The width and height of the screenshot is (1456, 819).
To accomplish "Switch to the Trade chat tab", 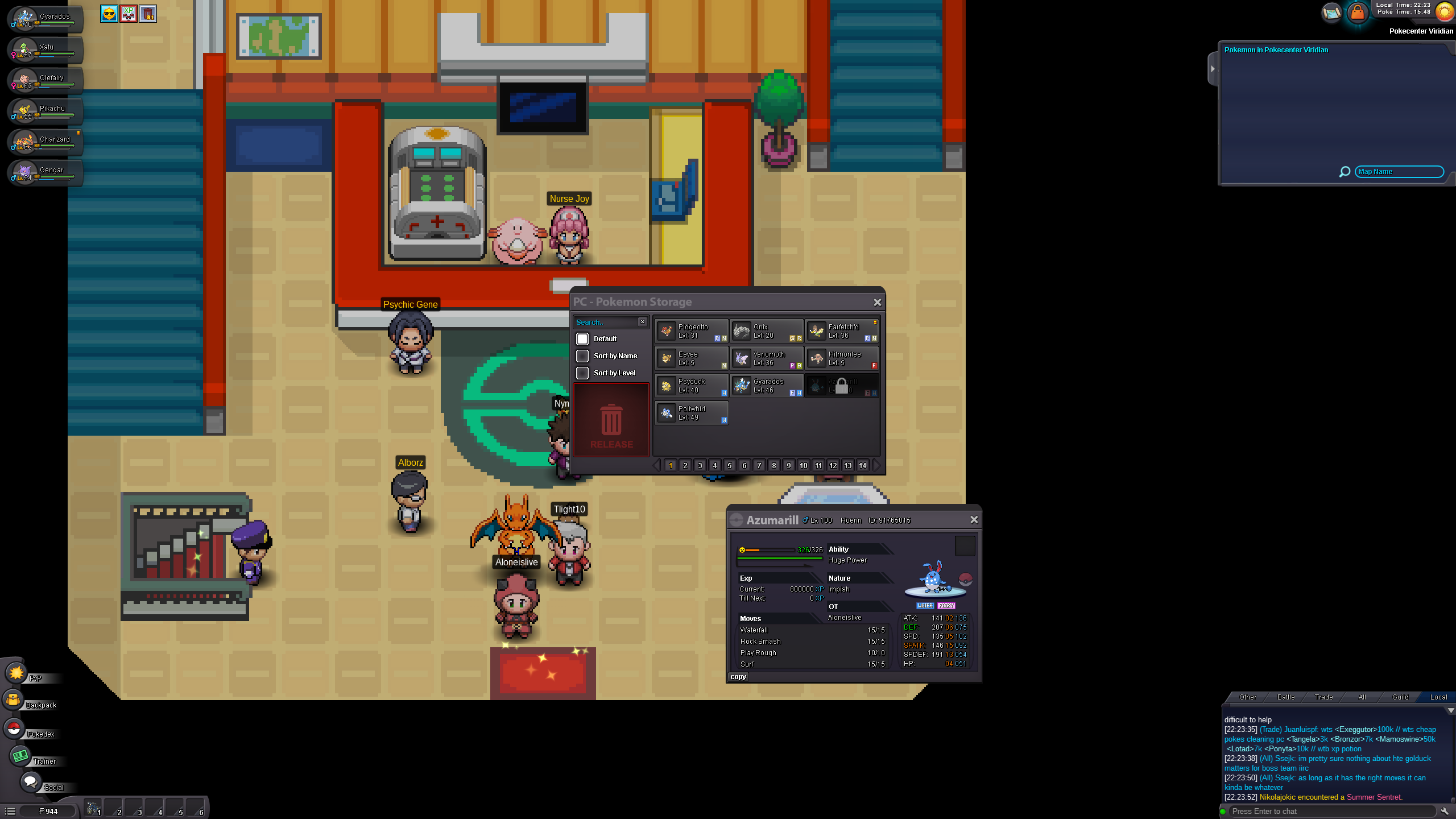I will point(1323,697).
